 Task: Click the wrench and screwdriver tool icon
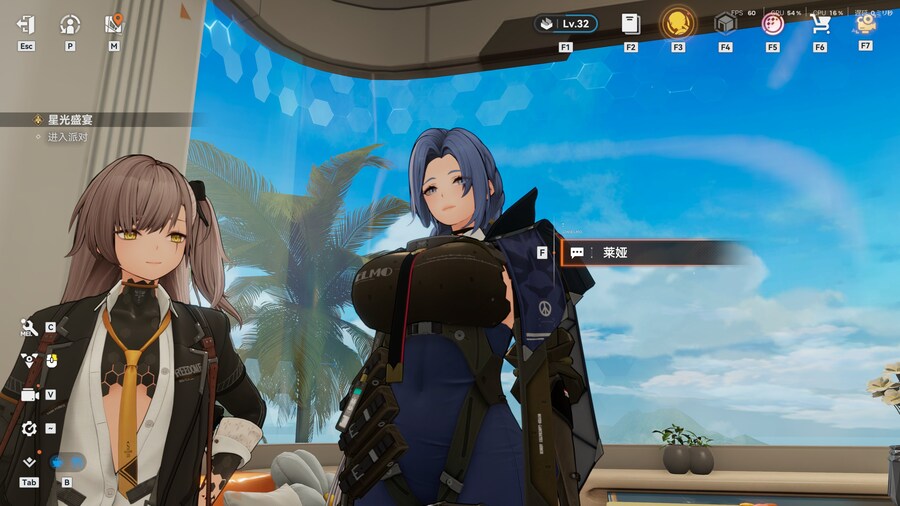(29, 327)
